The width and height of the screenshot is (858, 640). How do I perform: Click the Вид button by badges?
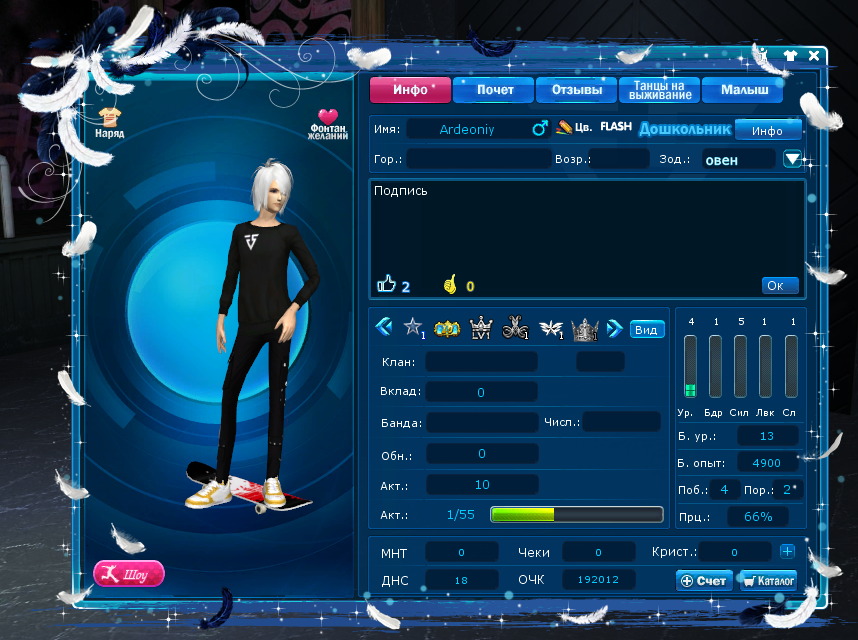(x=646, y=329)
